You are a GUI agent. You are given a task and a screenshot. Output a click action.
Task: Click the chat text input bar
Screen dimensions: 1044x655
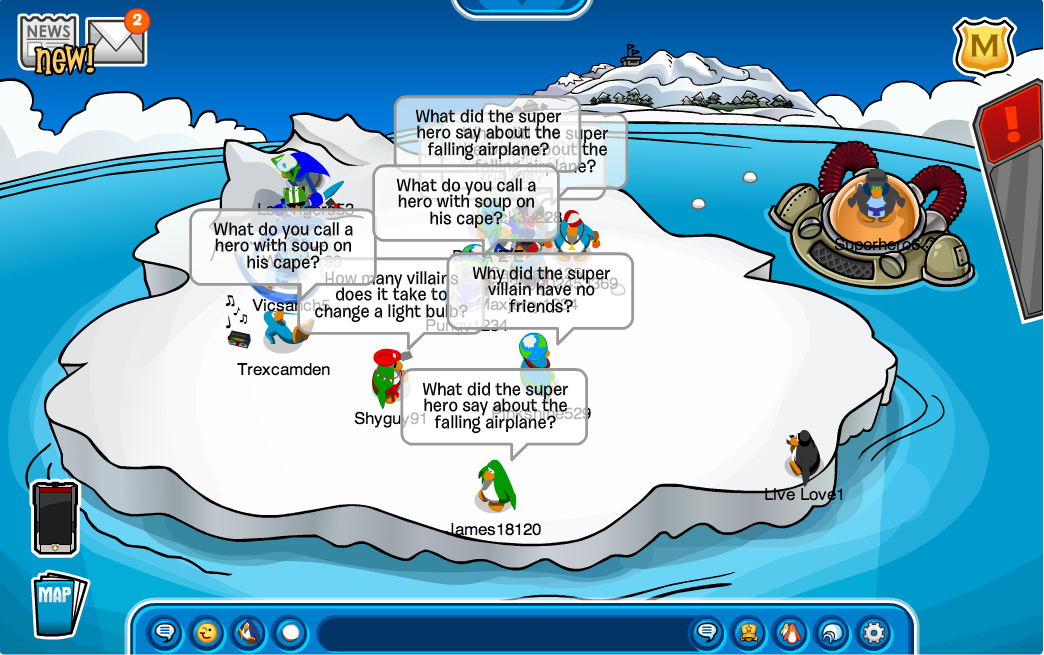[x=500, y=633]
